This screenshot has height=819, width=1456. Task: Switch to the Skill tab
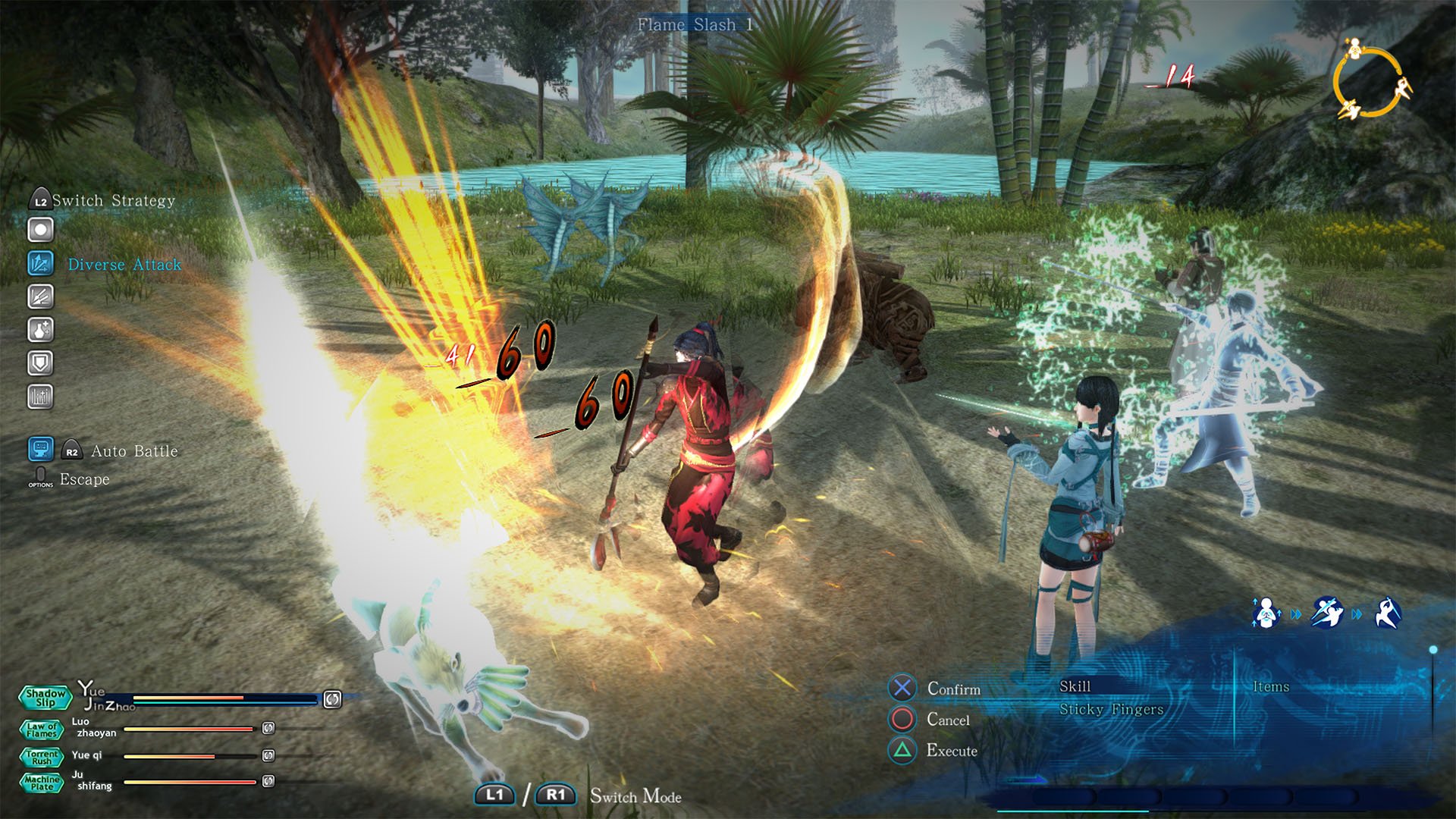pos(1075,687)
